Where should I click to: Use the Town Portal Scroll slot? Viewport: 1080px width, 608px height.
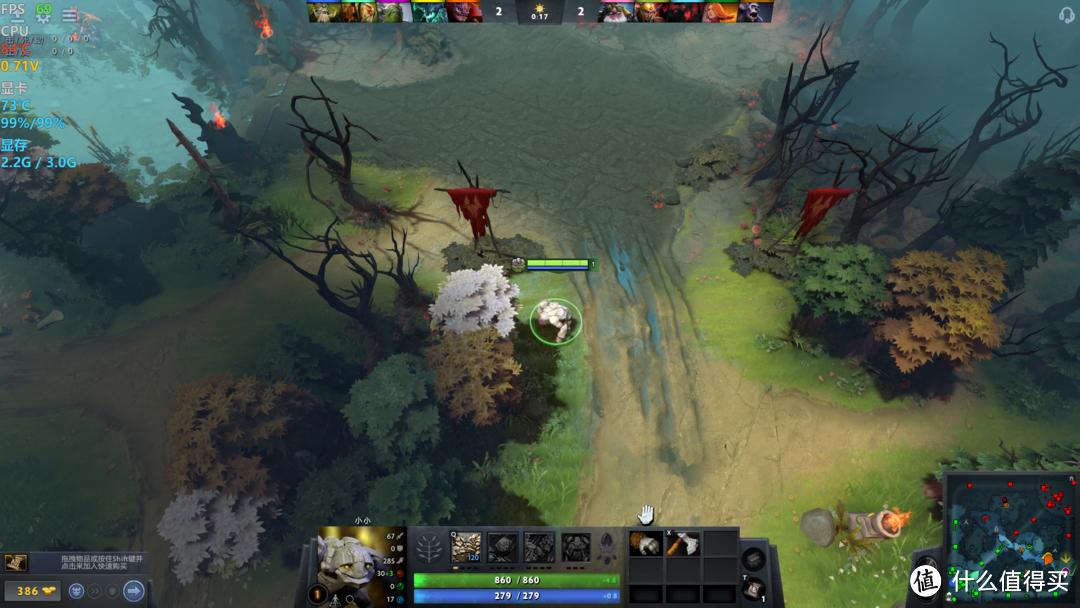(754, 589)
